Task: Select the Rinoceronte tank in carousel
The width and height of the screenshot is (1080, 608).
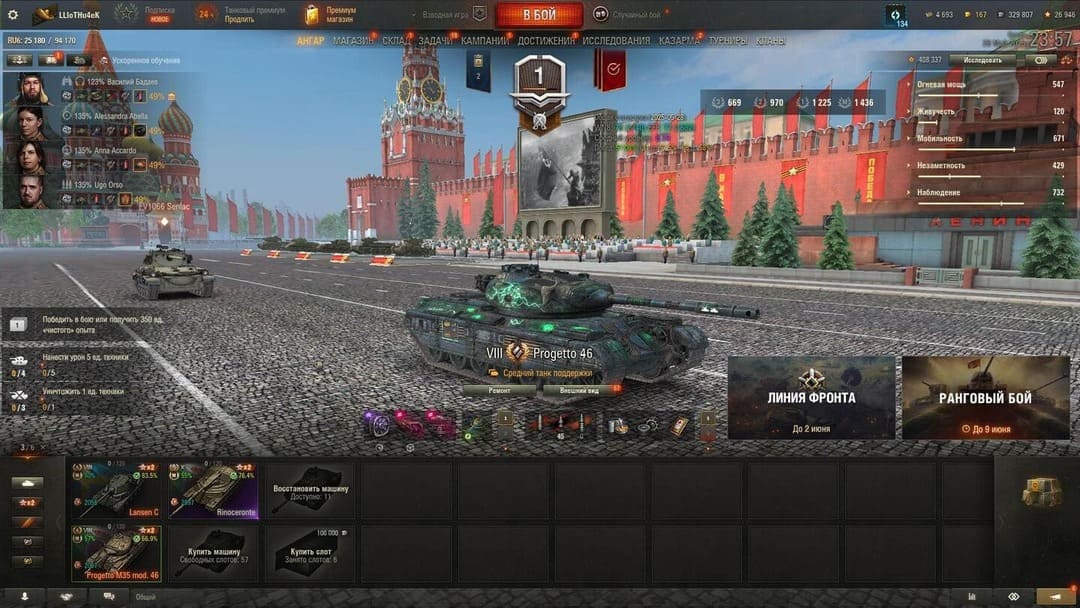Action: [x=213, y=490]
